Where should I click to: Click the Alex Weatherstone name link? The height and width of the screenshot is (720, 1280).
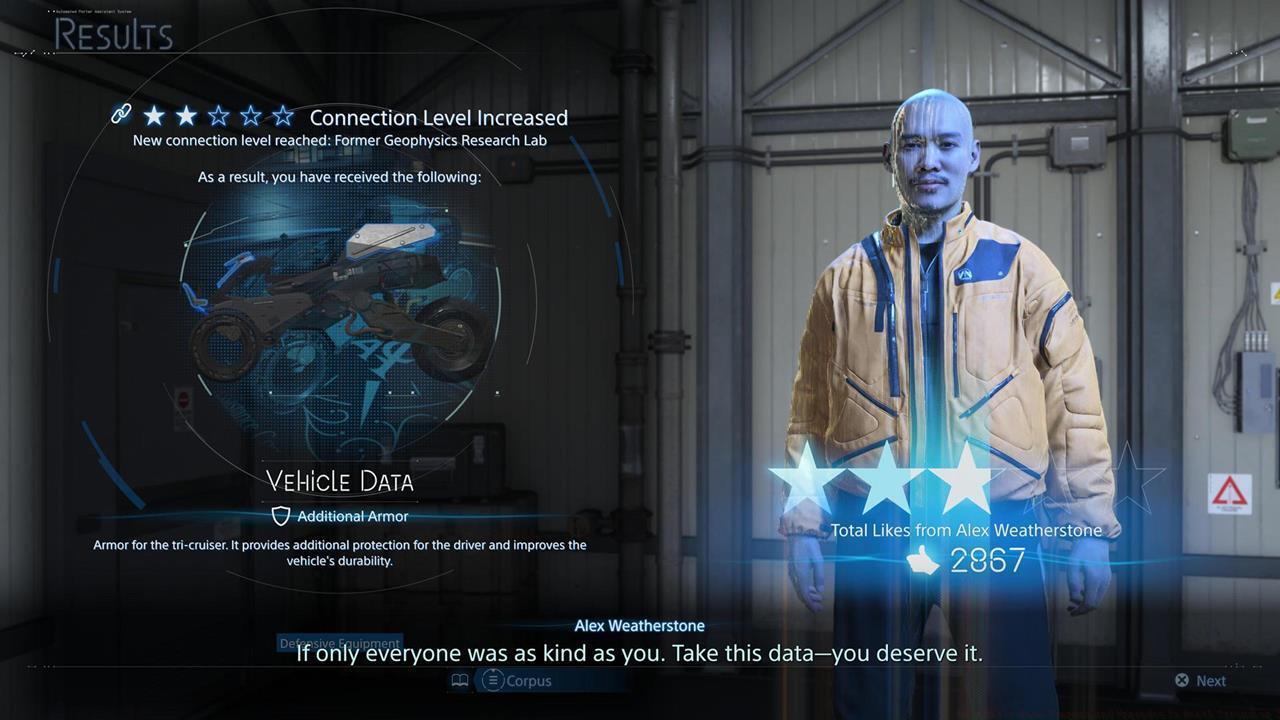coord(639,625)
